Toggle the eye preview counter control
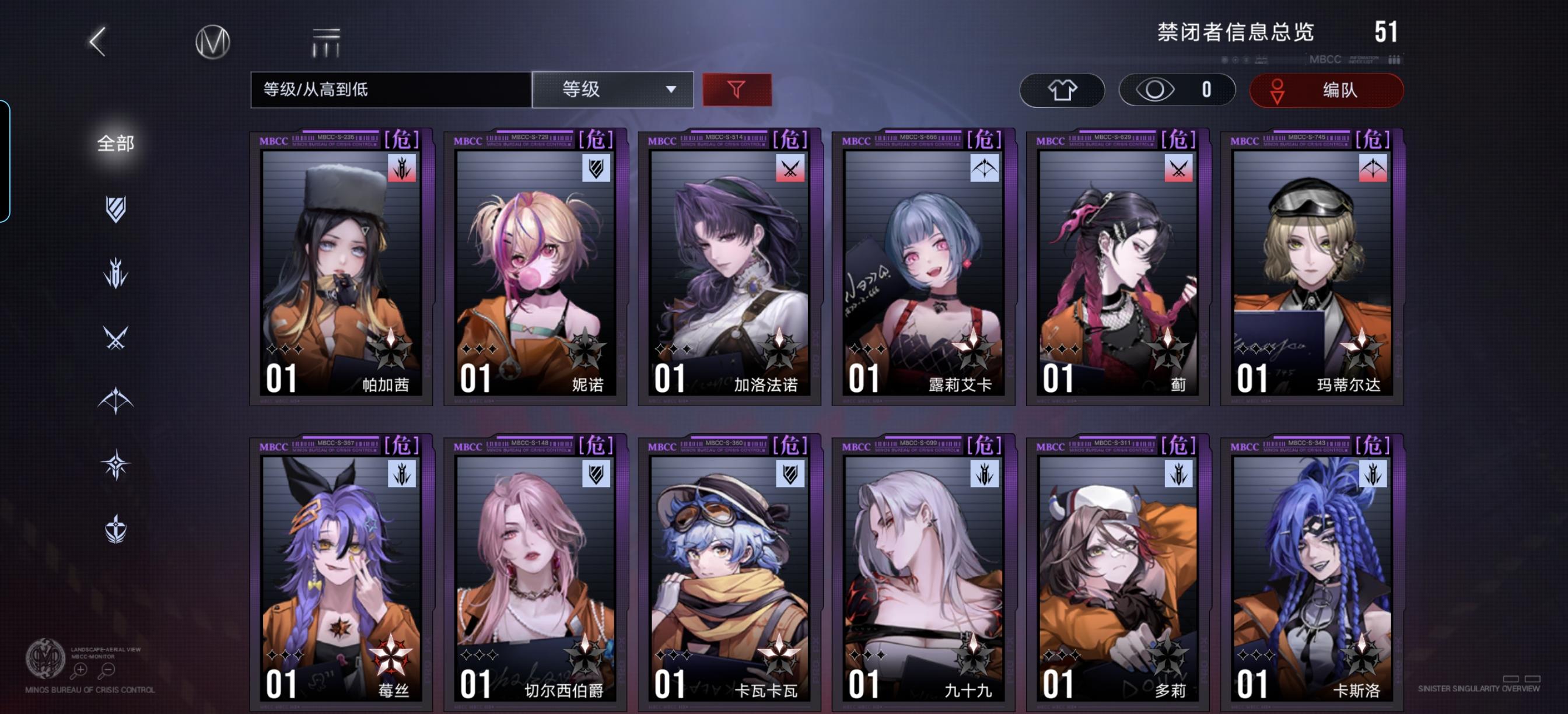 click(x=1176, y=89)
